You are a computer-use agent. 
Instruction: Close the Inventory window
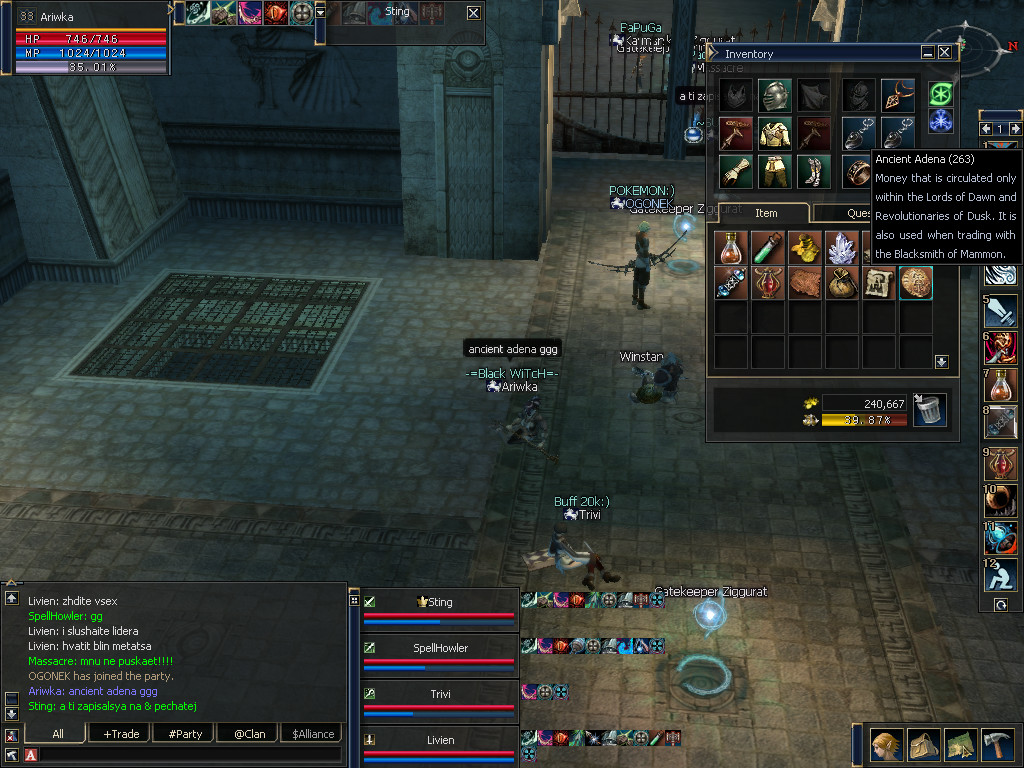945,53
